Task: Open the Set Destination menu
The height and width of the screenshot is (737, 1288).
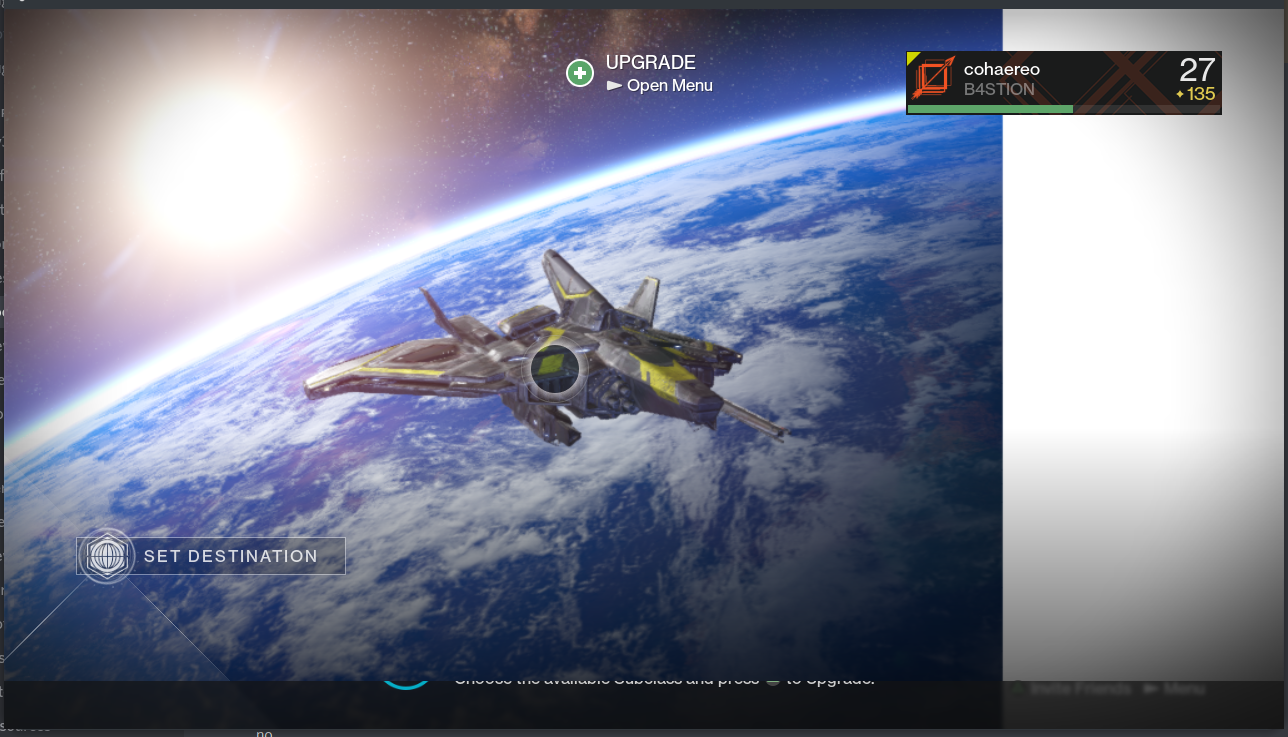Action: pyautogui.click(x=212, y=556)
